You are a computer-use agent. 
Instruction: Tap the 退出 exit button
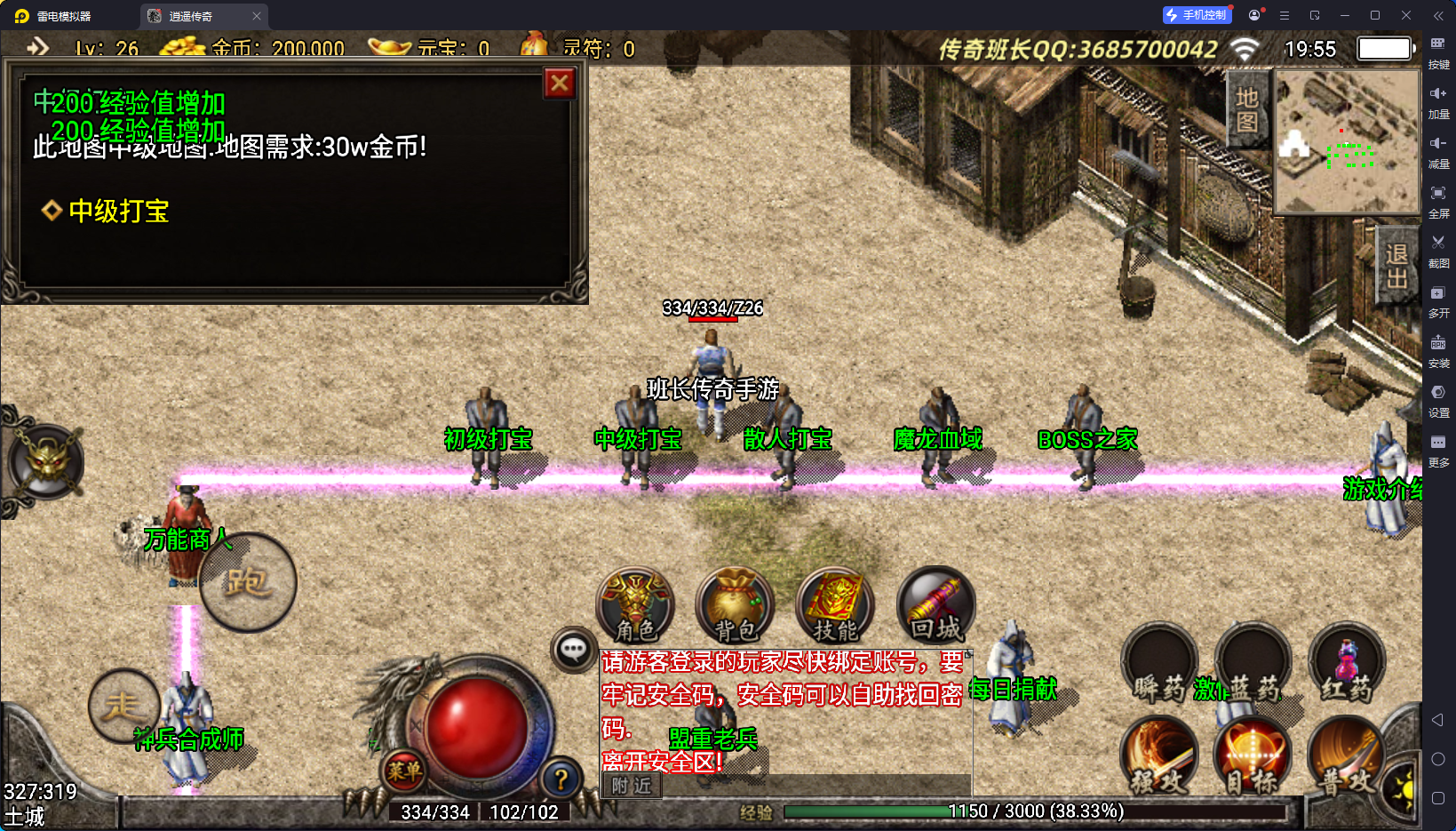1396,266
